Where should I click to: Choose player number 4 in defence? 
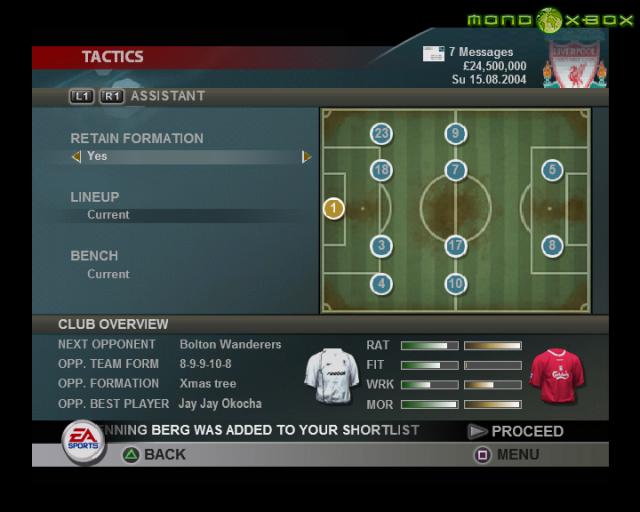(381, 284)
